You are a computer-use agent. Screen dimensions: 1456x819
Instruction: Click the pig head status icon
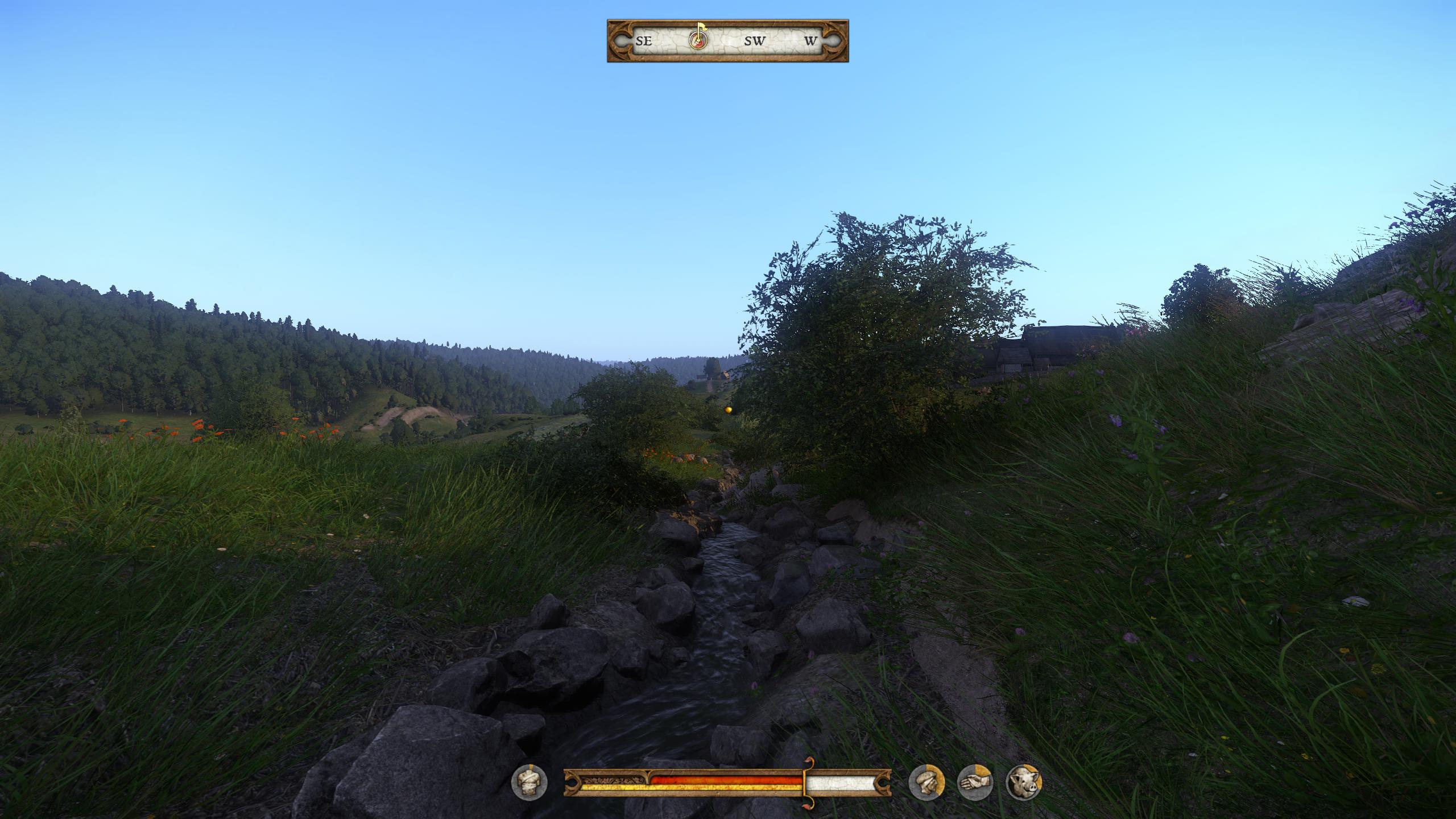tap(1023, 781)
